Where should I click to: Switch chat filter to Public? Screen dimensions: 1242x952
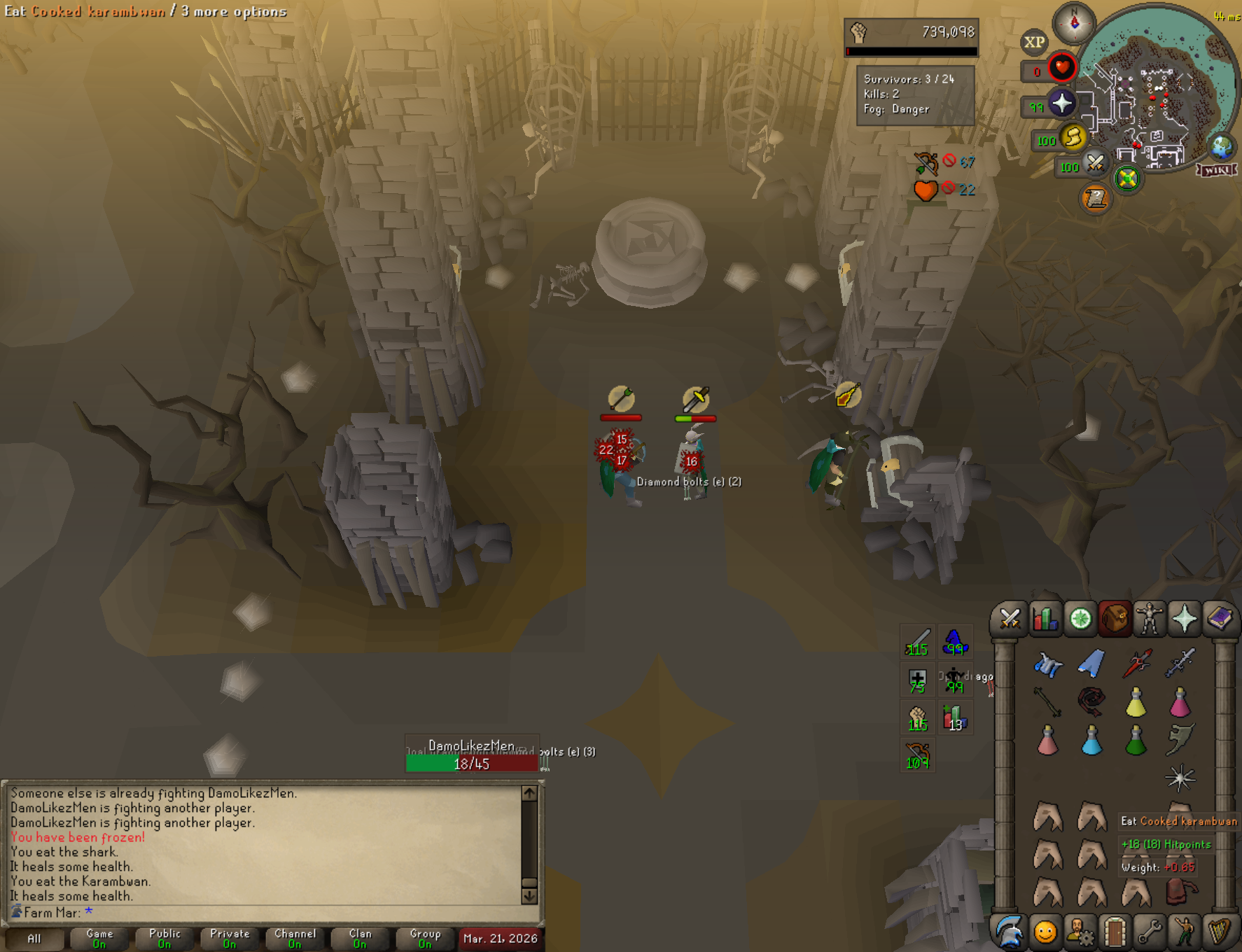point(165,938)
